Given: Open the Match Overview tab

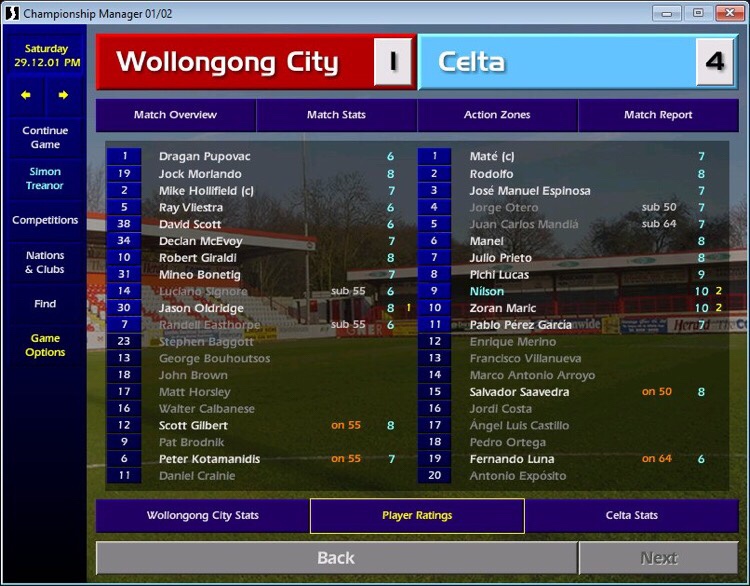Looking at the screenshot, I should [x=176, y=115].
